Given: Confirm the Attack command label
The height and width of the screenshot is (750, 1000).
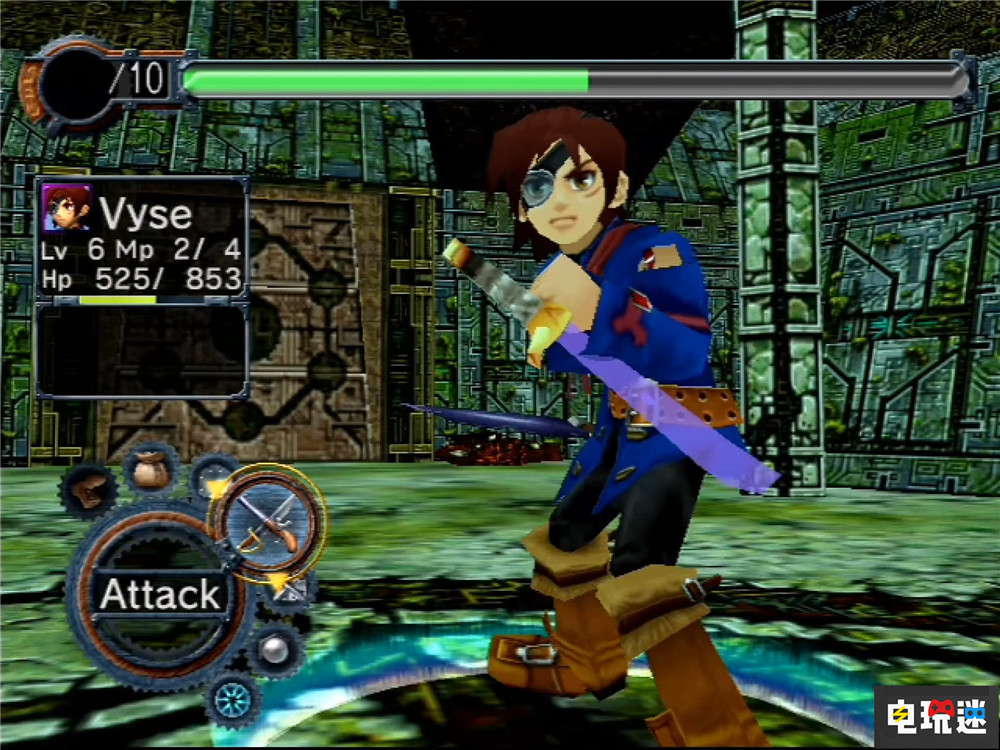Looking at the screenshot, I should click(160, 595).
